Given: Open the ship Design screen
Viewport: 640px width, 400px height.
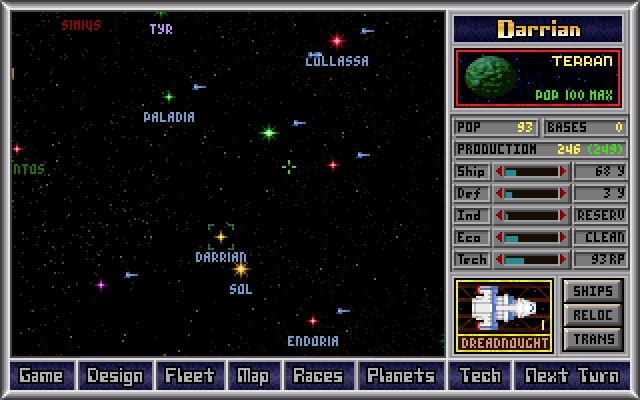Looking at the screenshot, I should point(115,376).
